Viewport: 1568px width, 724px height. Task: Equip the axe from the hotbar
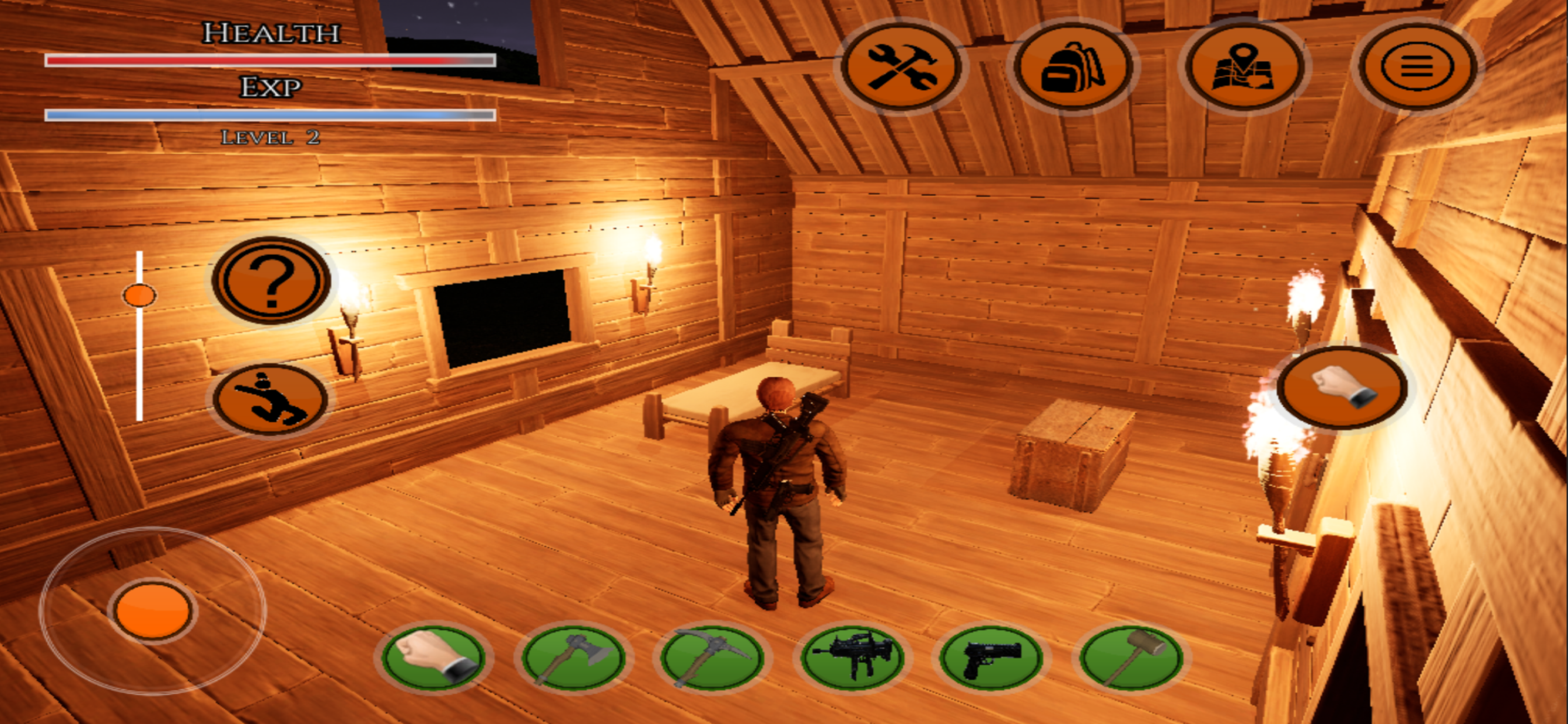(x=573, y=658)
